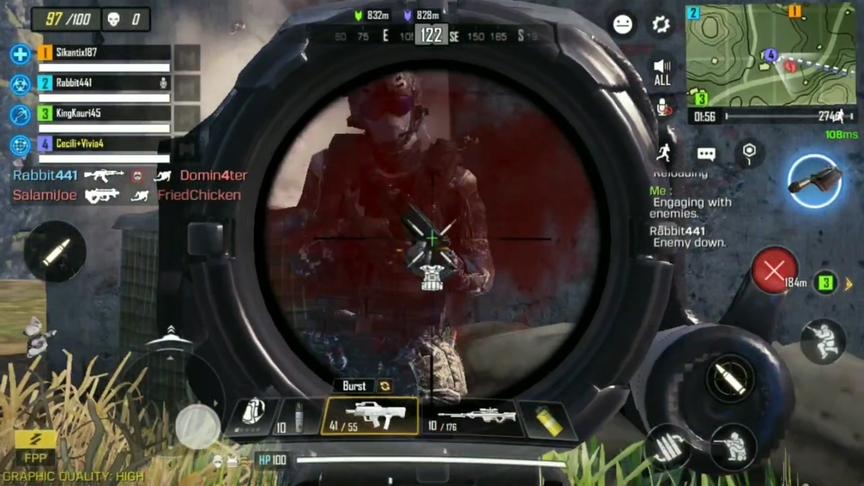Fire with the left bullet button
864x486 pixels.
(x=56, y=252)
